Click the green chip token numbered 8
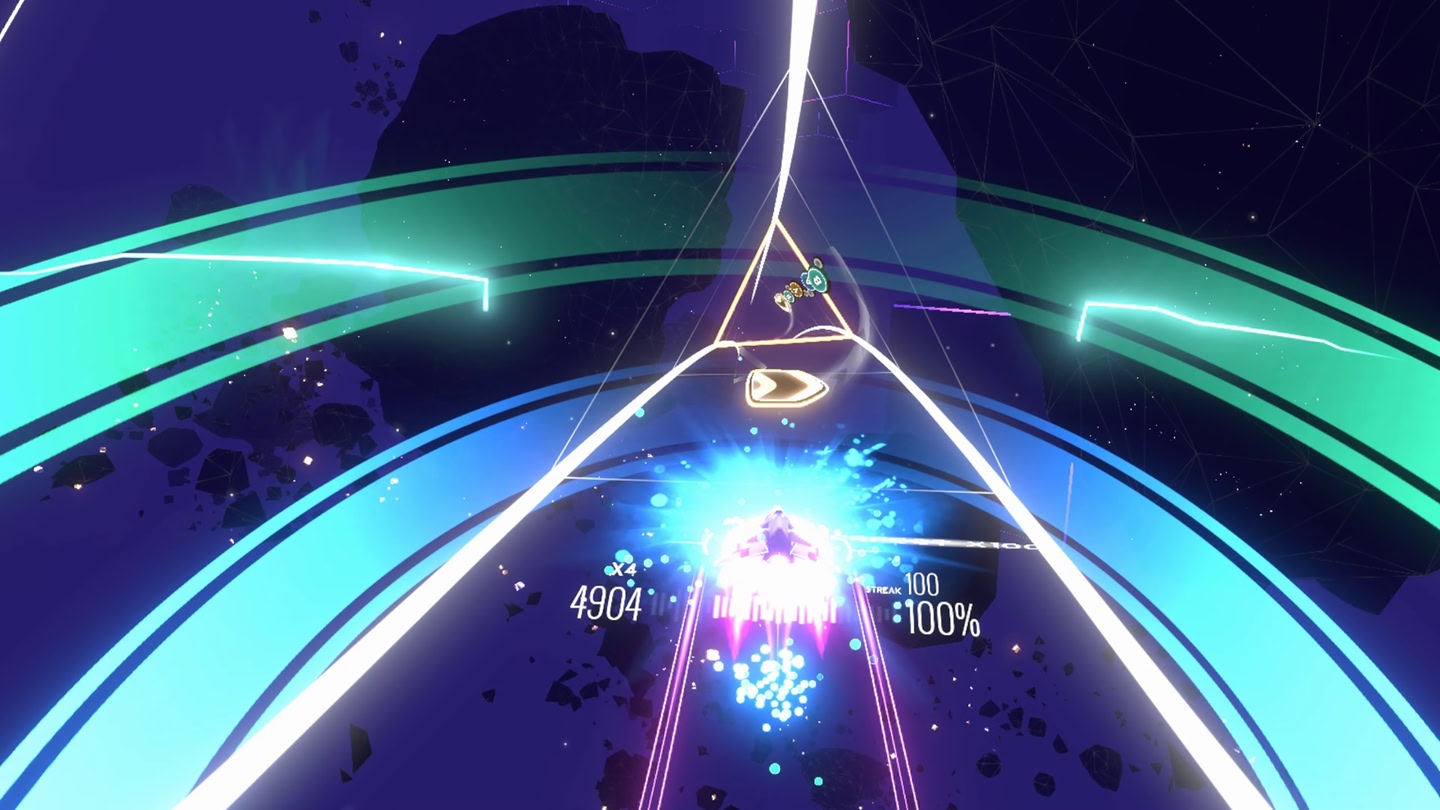 815,280
